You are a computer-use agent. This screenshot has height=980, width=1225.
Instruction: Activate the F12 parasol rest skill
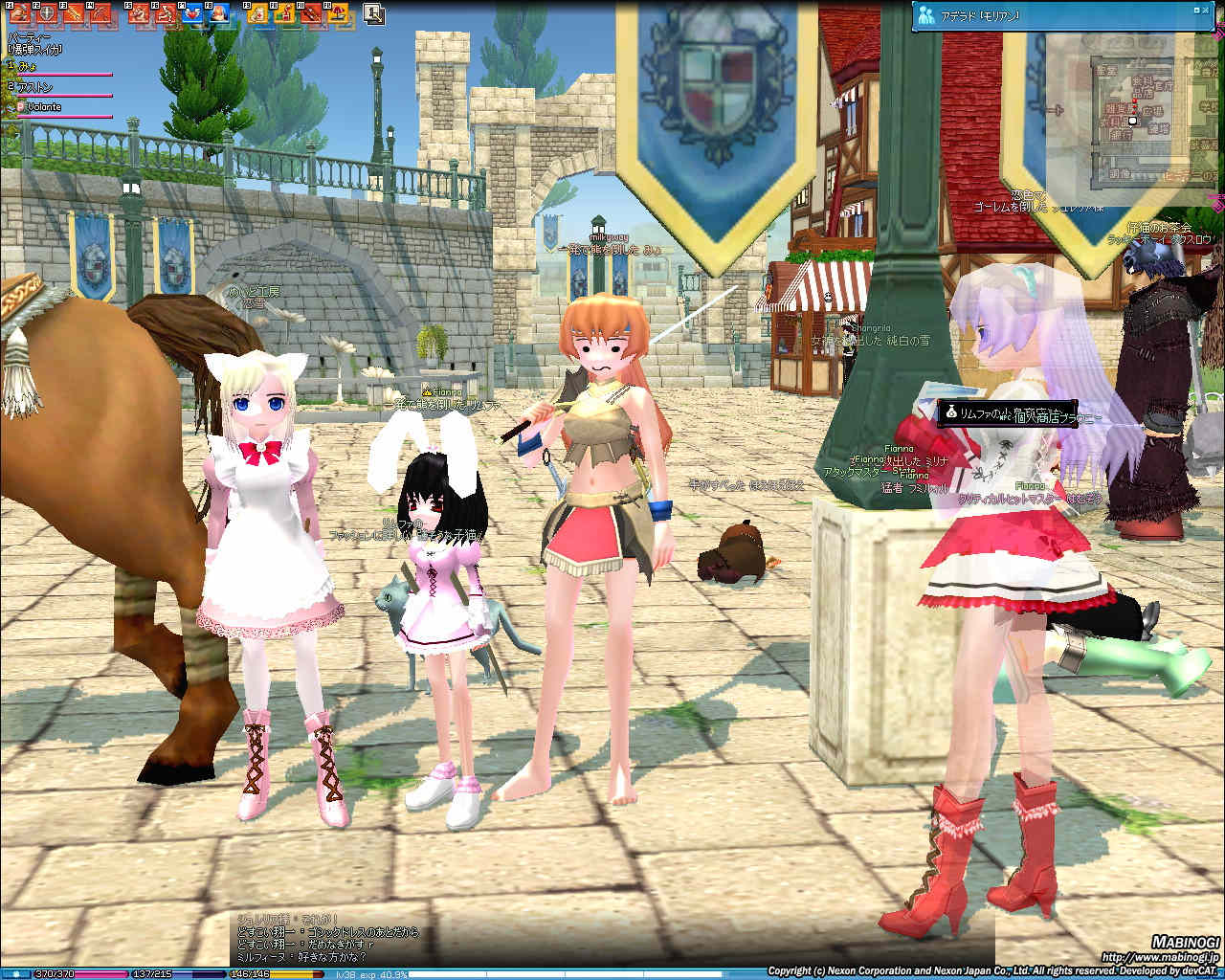338,13
